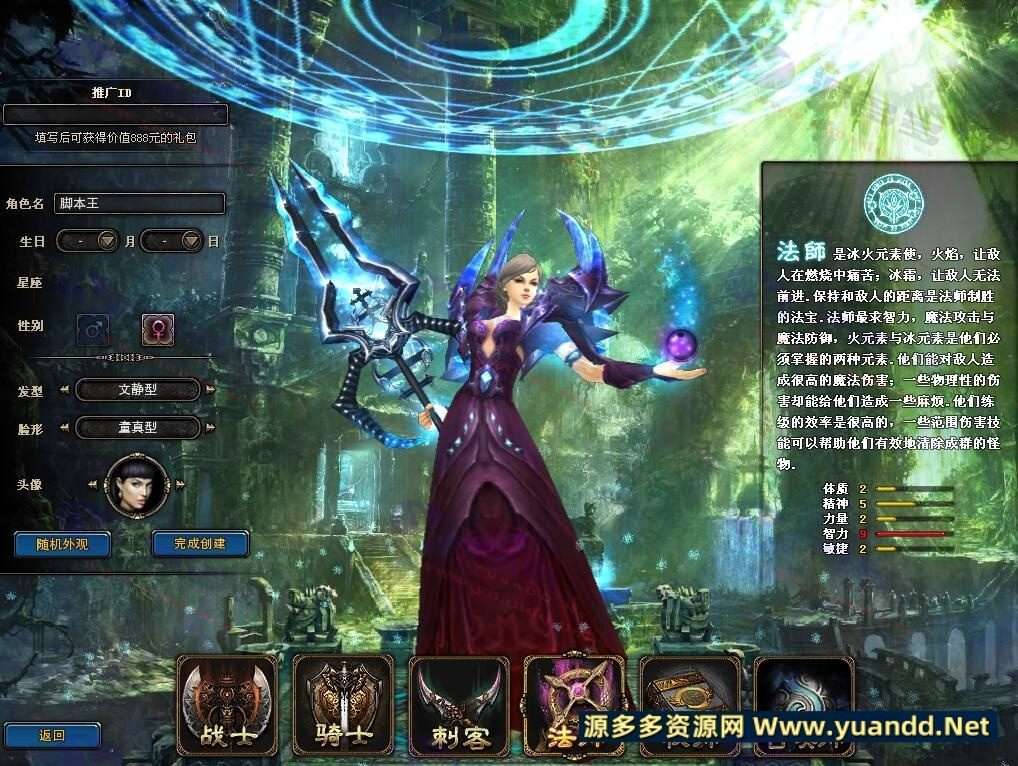Viewport: 1018px width, 766px height.
Task: Choose the female gender icon
Action: click(157, 327)
